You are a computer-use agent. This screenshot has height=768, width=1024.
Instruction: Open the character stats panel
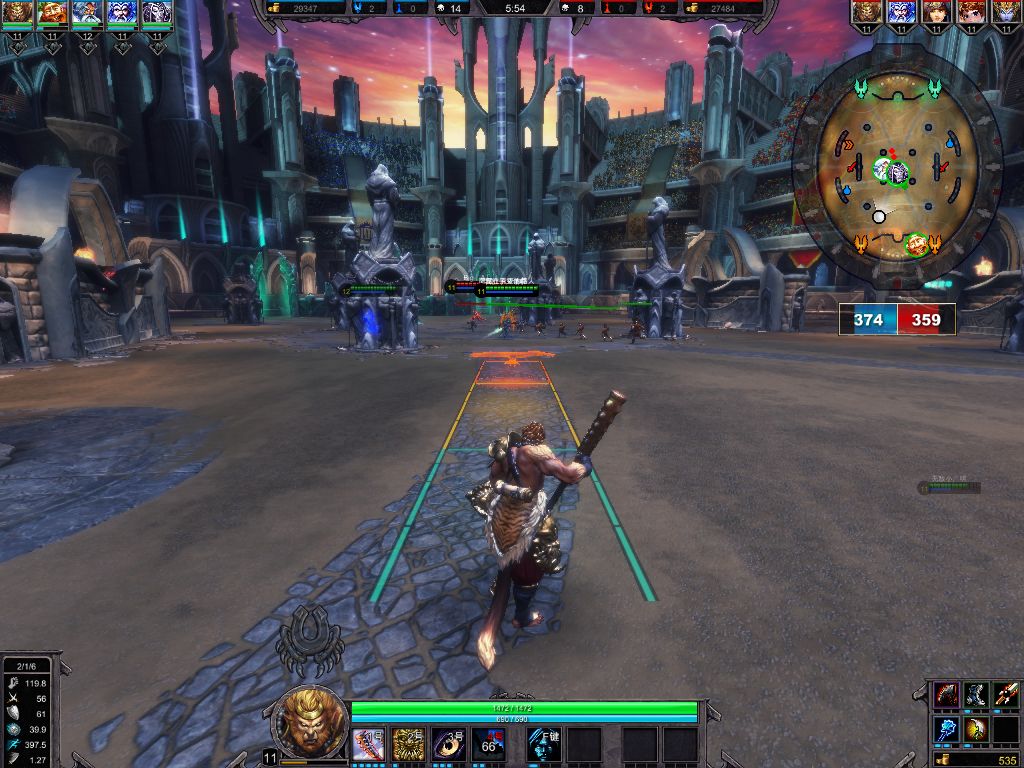(x=27, y=711)
